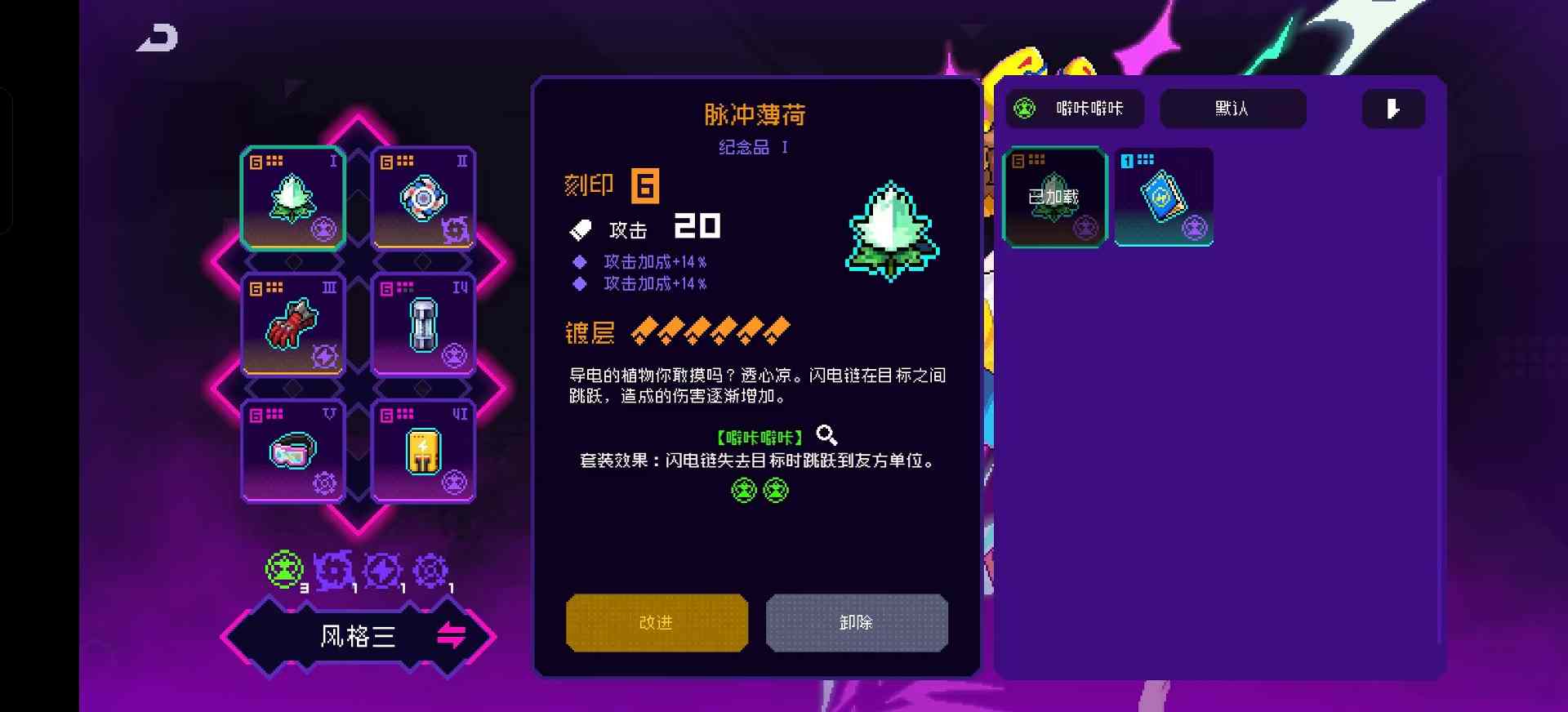Open the capsule item in slot IV

click(423, 325)
